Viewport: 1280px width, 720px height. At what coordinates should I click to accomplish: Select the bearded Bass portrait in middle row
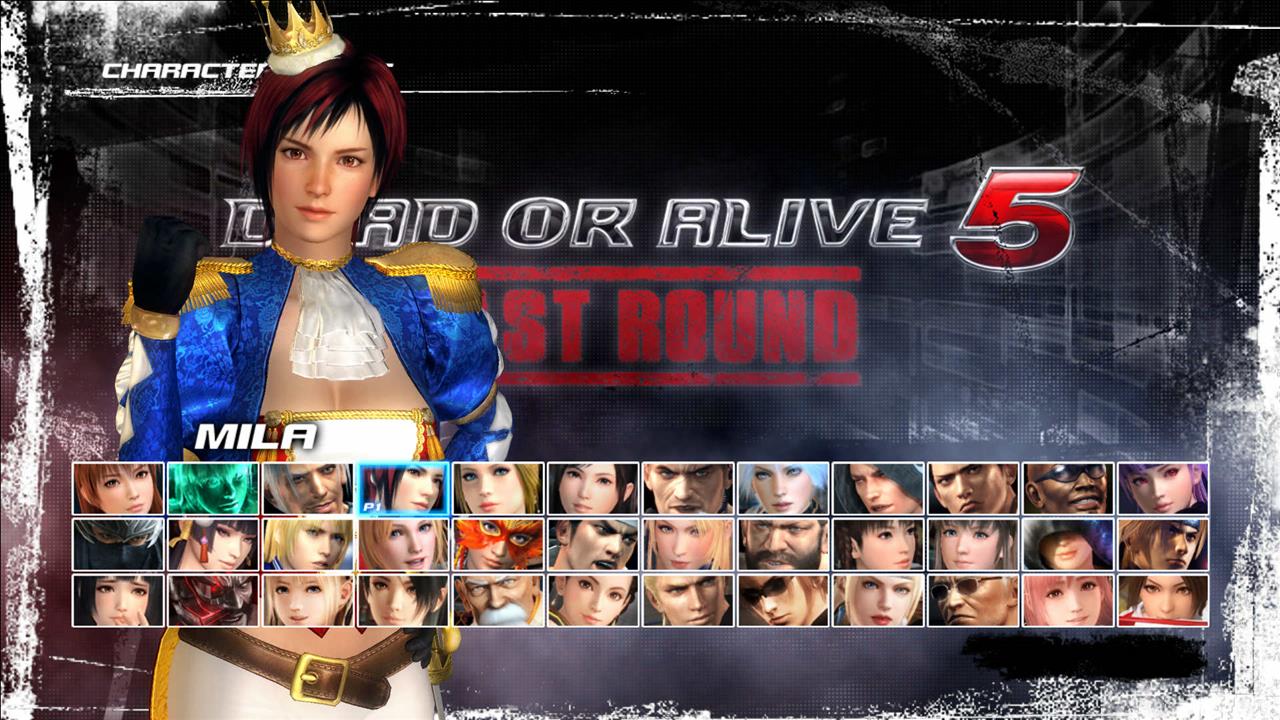784,545
